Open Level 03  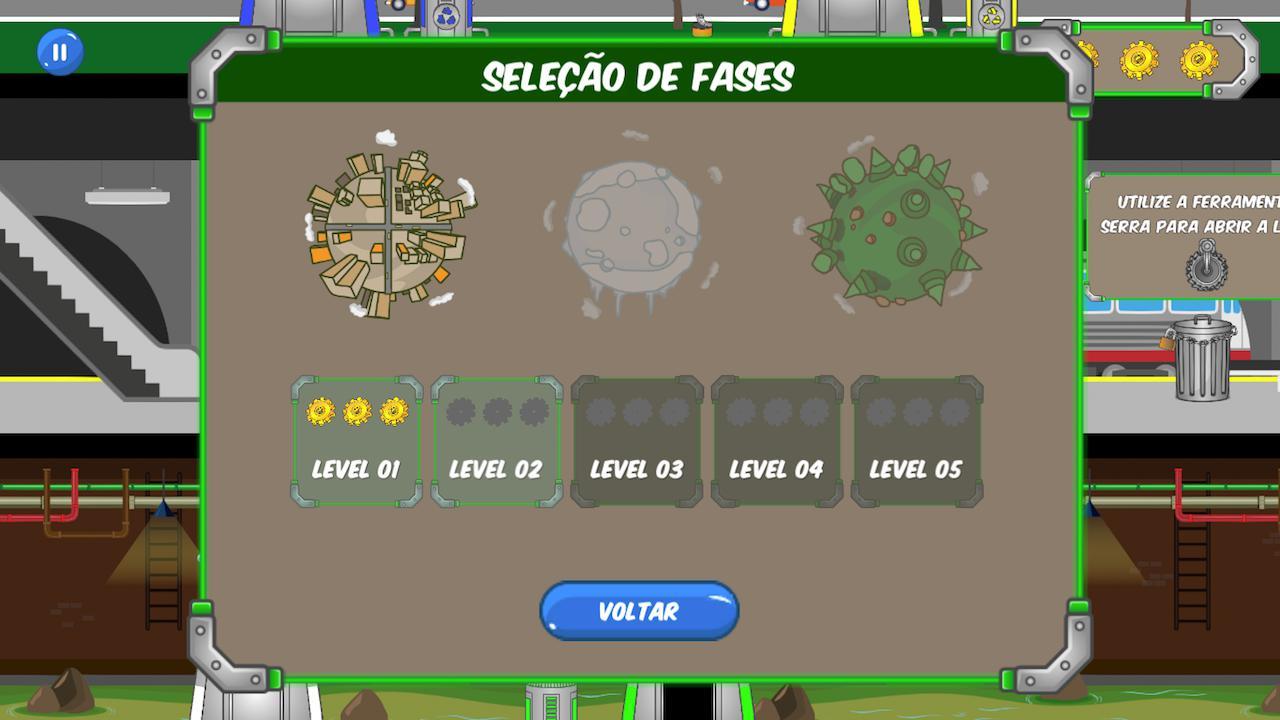[636, 440]
